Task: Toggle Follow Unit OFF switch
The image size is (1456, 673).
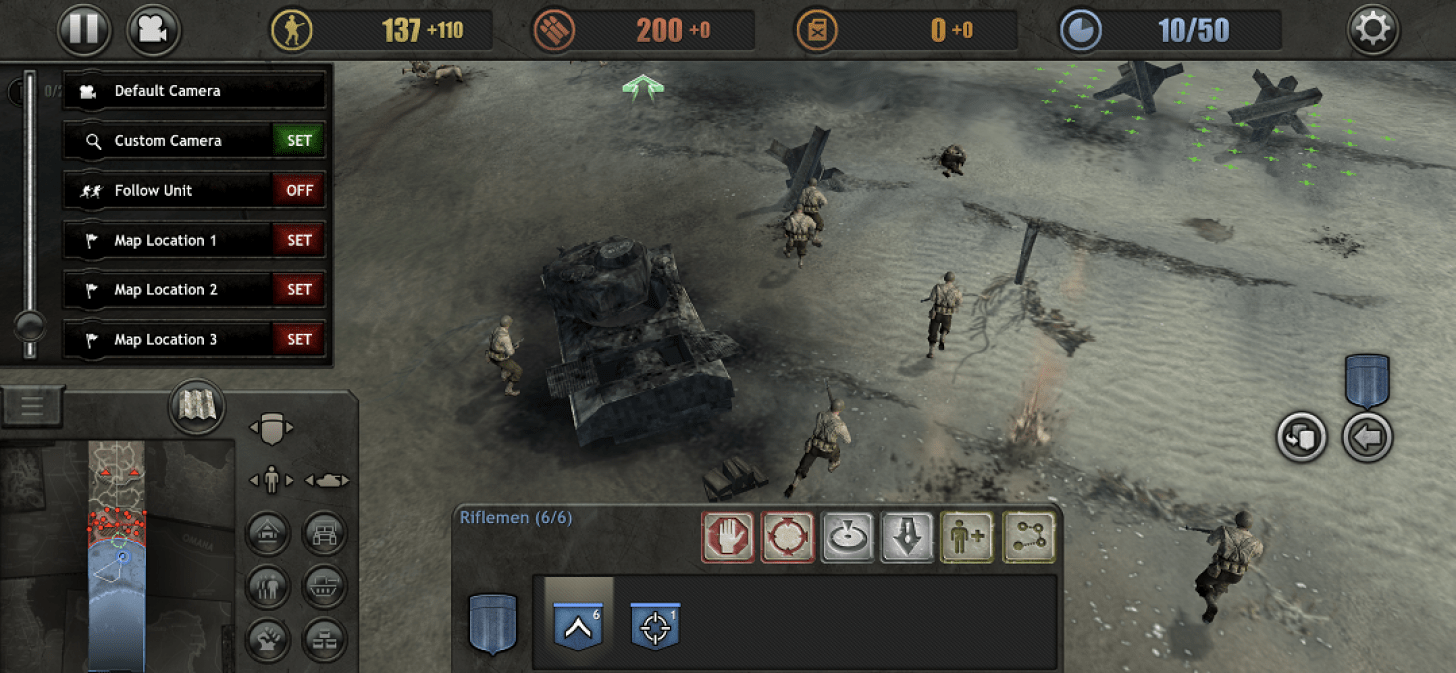Action: pyautogui.click(x=299, y=190)
